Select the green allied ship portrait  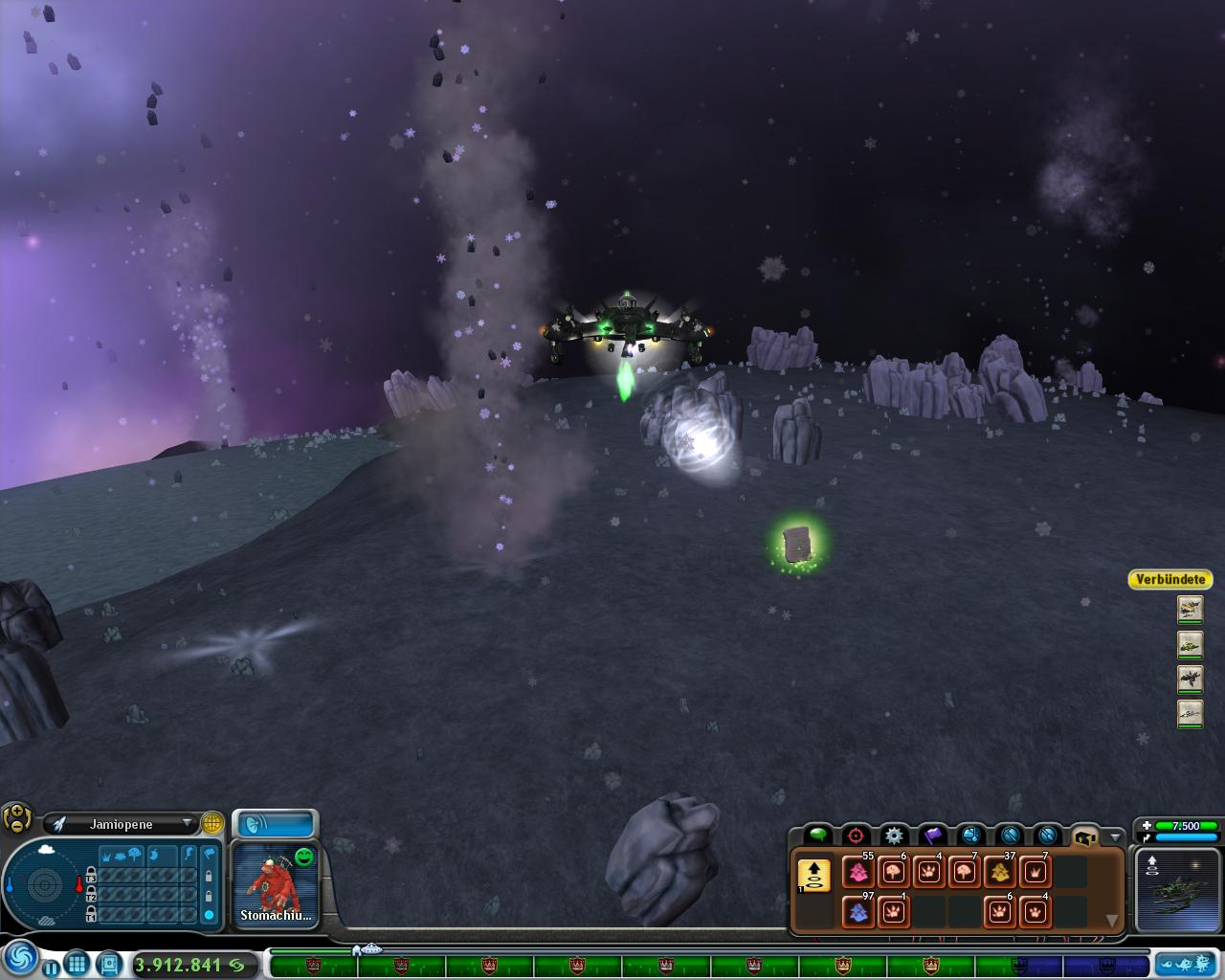pos(1190,644)
